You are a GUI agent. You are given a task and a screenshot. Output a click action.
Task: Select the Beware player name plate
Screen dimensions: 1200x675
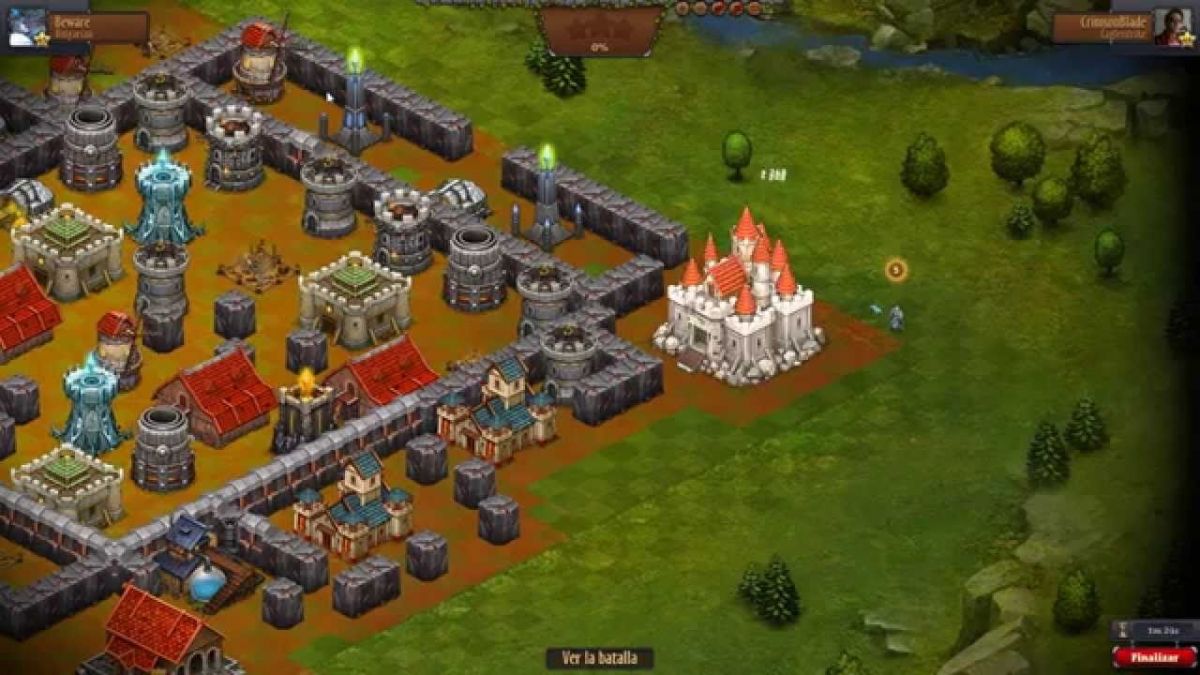pos(98,27)
